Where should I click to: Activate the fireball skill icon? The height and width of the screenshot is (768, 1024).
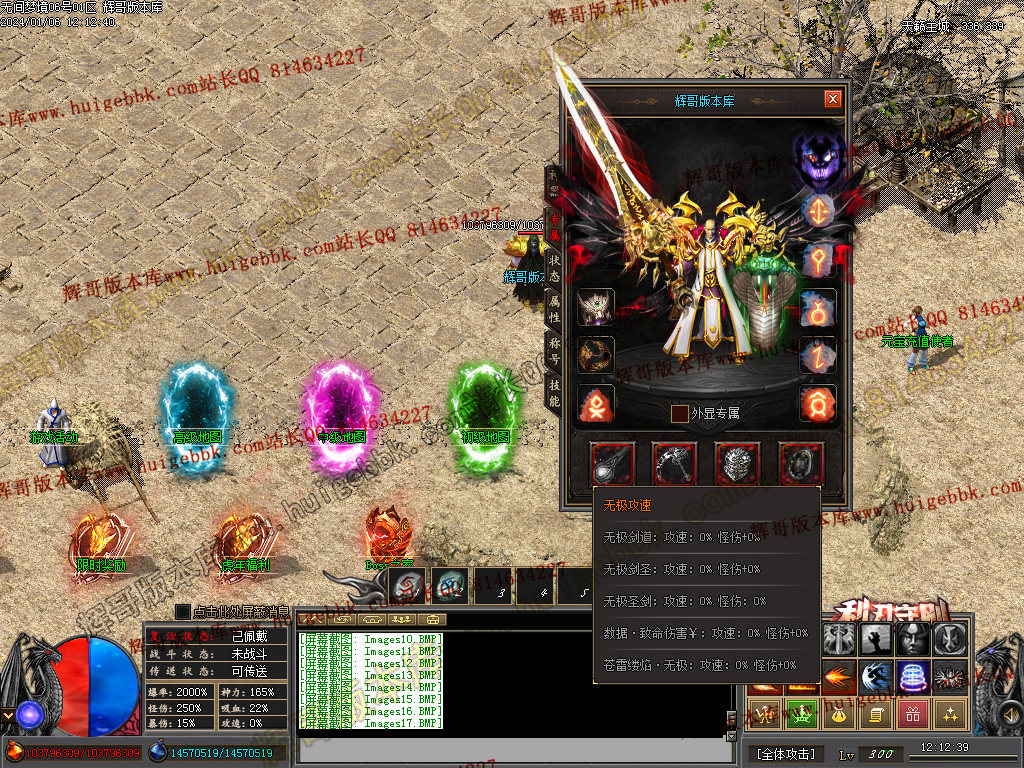(x=839, y=677)
